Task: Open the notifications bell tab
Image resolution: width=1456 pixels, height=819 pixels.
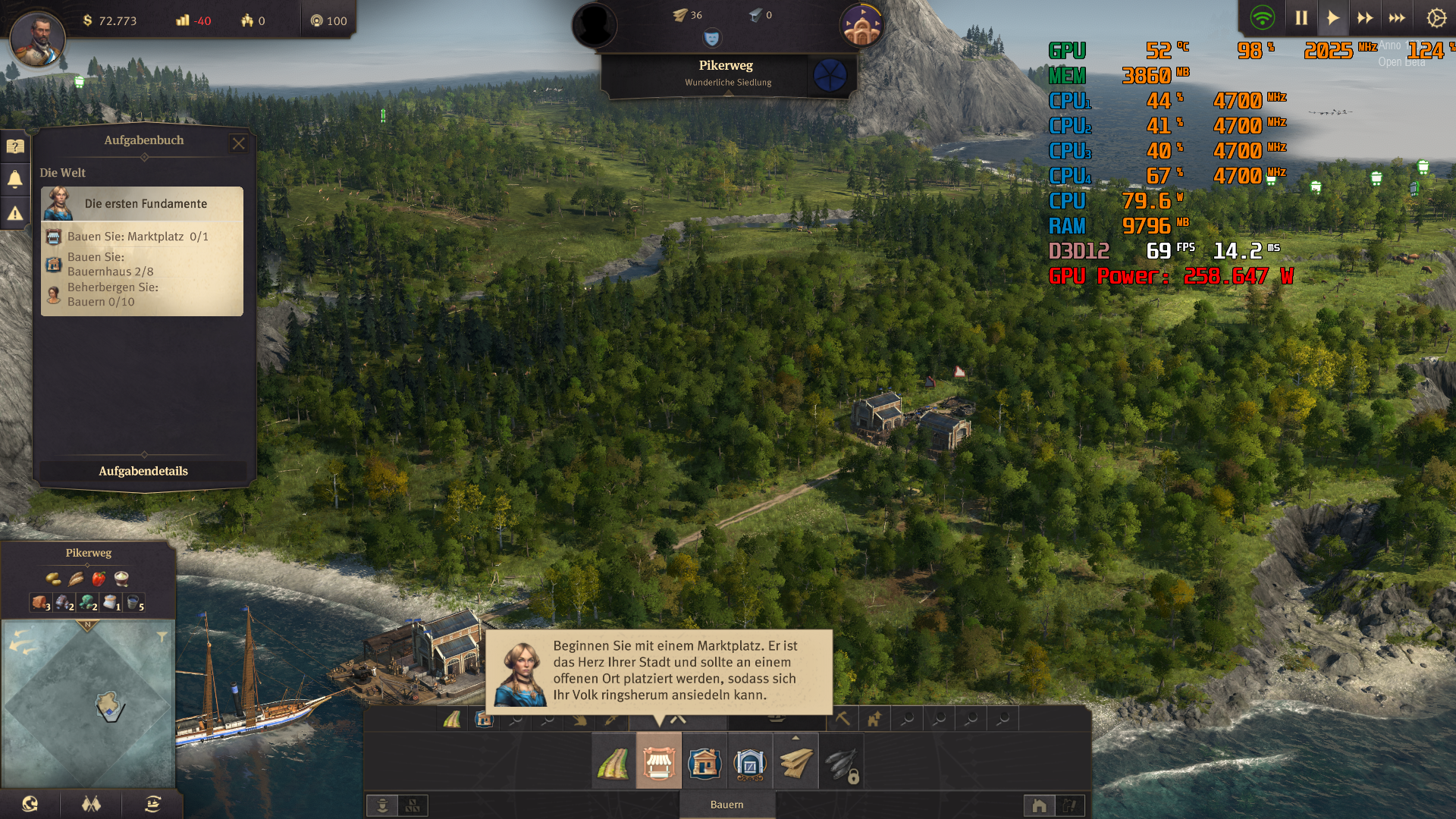Action: pyautogui.click(x=14, y=179)
